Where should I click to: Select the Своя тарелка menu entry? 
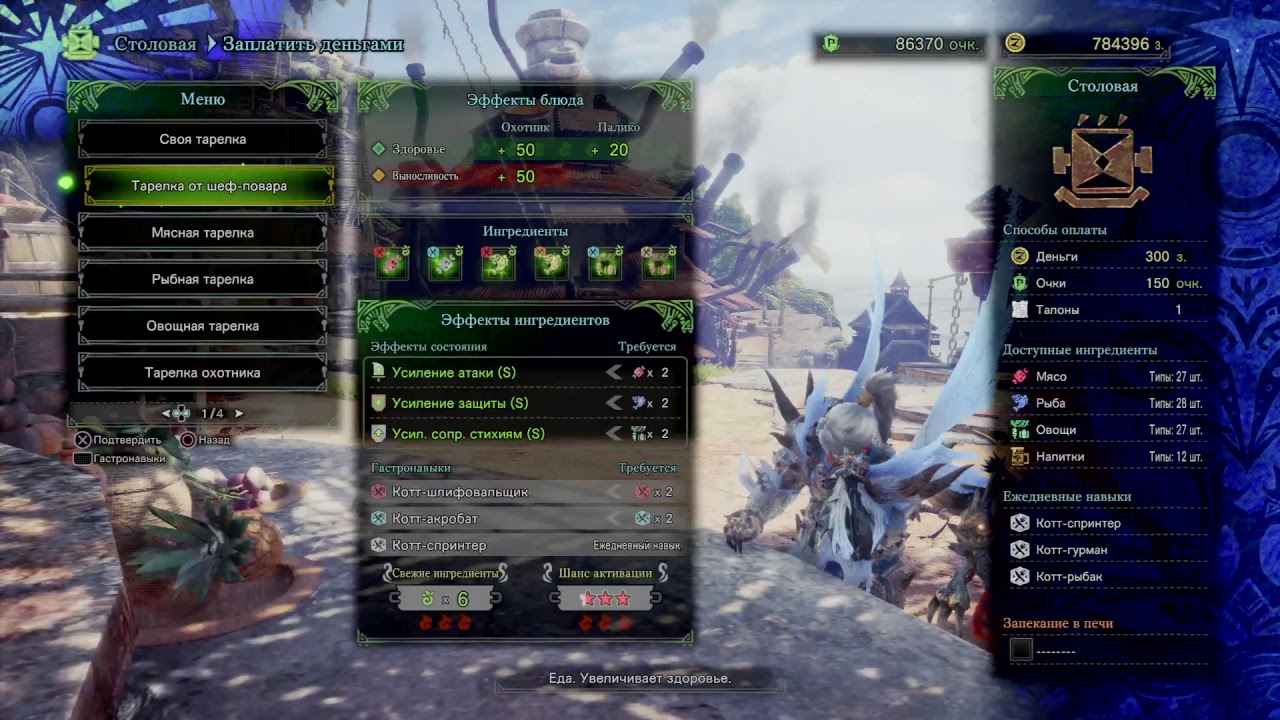click(202, 139)
